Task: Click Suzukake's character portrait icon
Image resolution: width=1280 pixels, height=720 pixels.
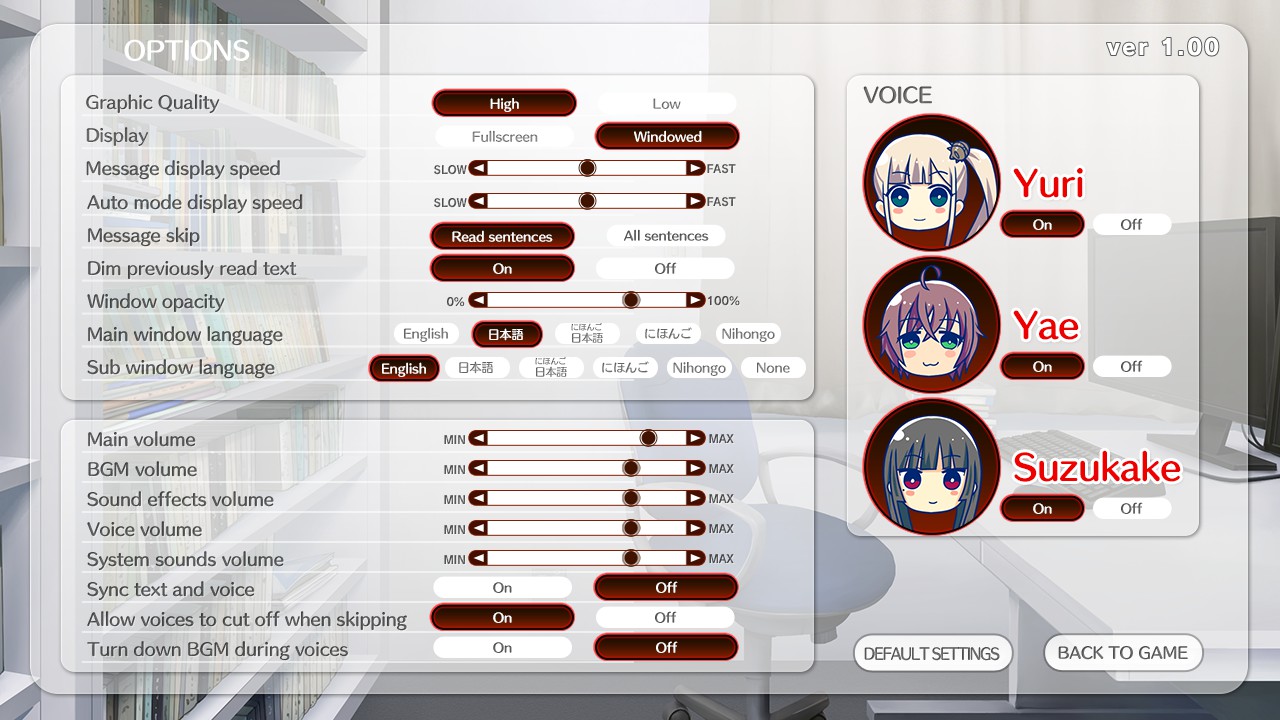Action: pos(931,467)
